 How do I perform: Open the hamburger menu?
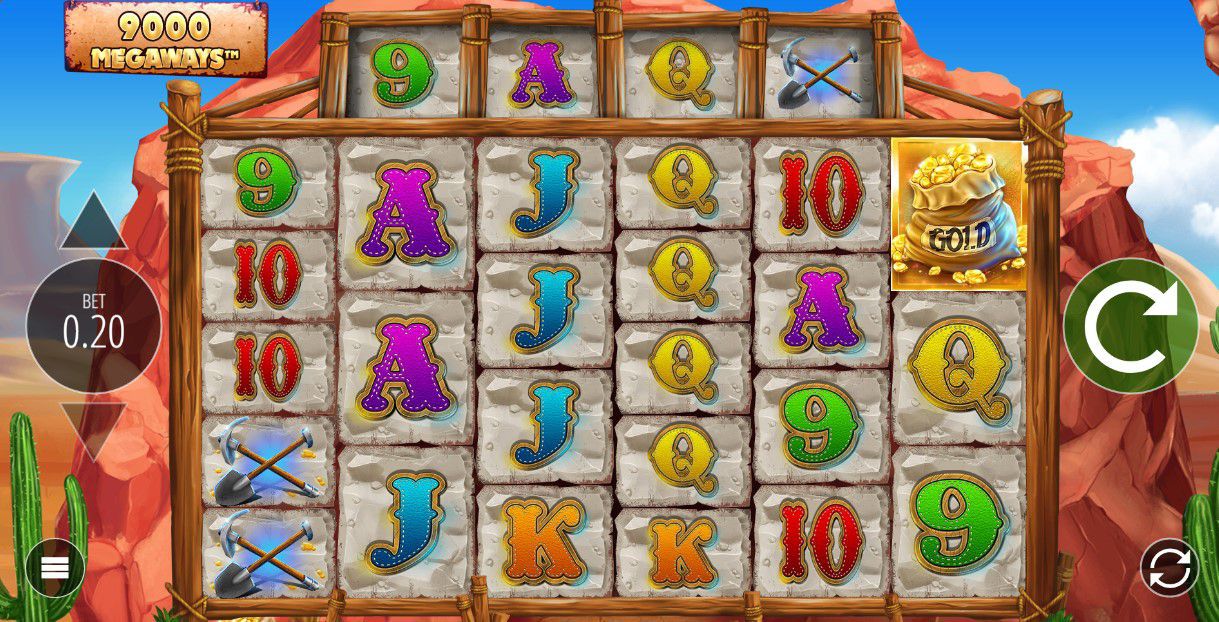point(55,567)
